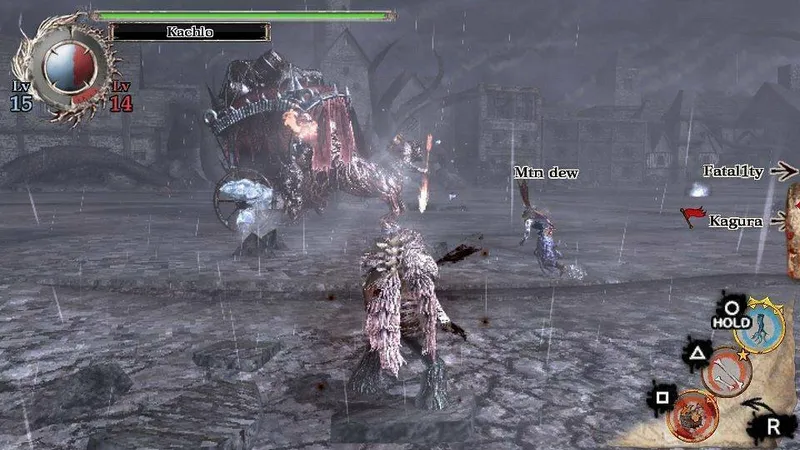The width and height of the screenshot is (800, 450).
Task: Use the crossed bones offering
Action: coord(726,371)
